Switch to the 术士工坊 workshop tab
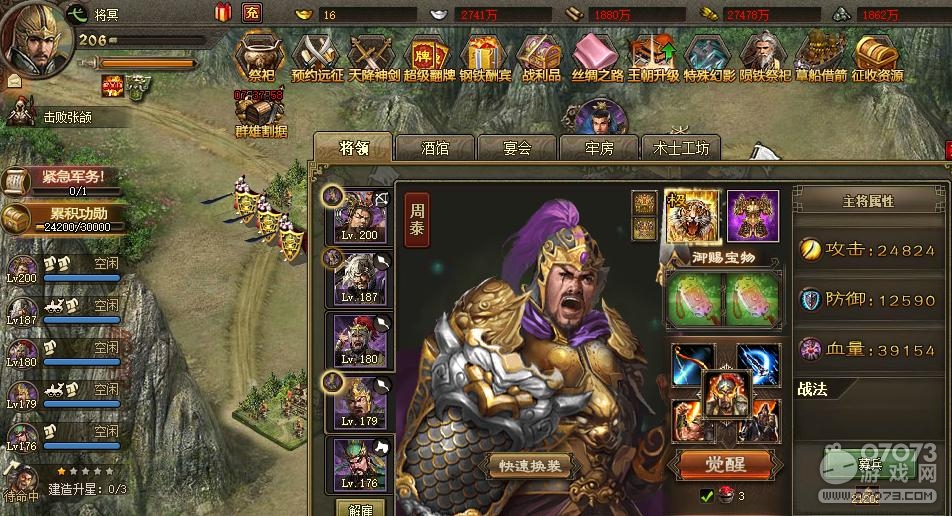This screenshot has height=516, width=952. (681, 148)
